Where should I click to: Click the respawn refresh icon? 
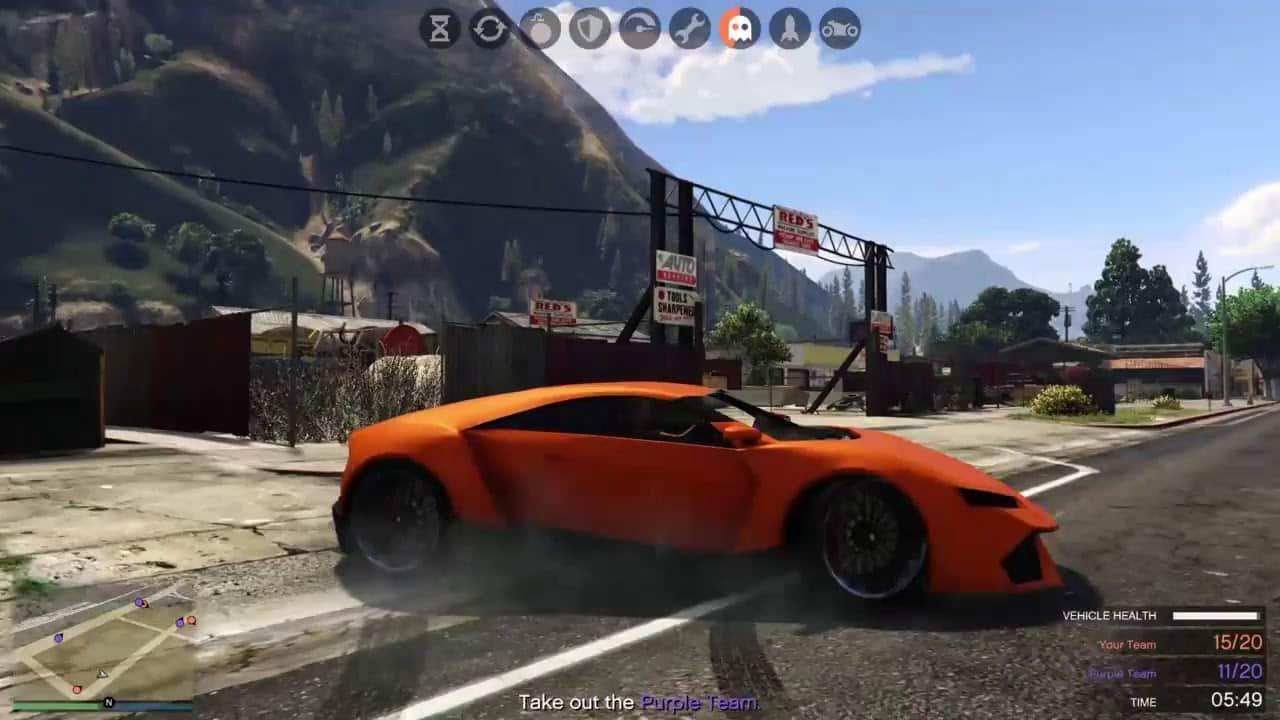pos(490,29)
